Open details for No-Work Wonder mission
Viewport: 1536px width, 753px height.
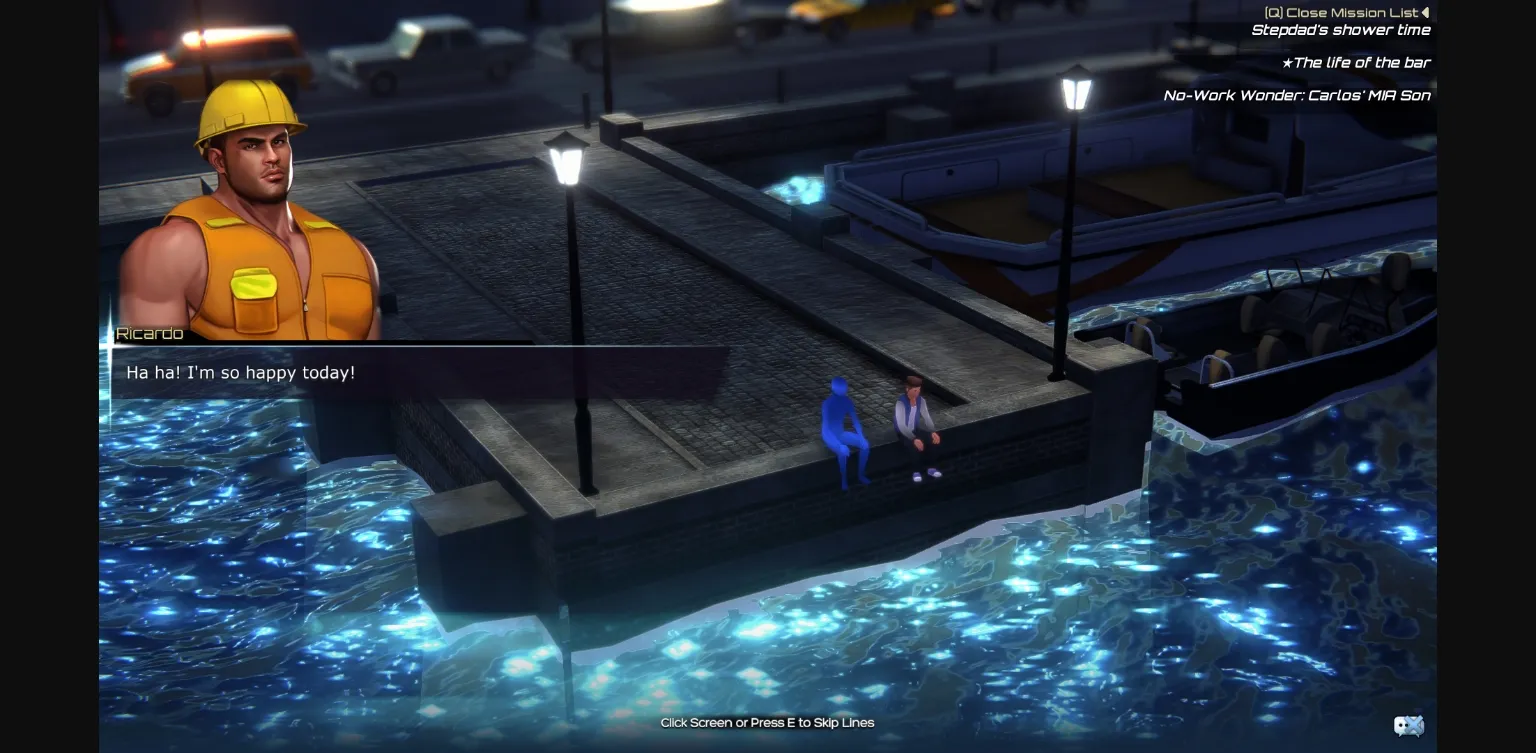point(1296,95)
